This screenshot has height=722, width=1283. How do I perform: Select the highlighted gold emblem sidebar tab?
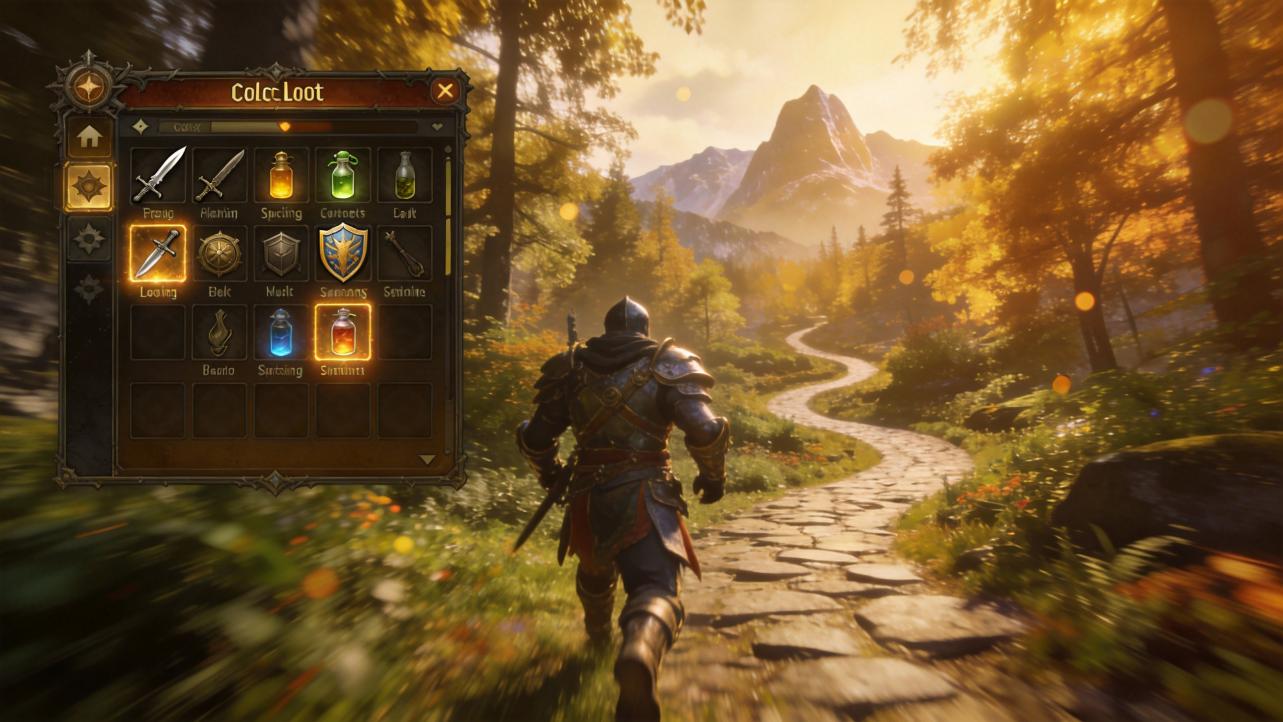[89, 187]
